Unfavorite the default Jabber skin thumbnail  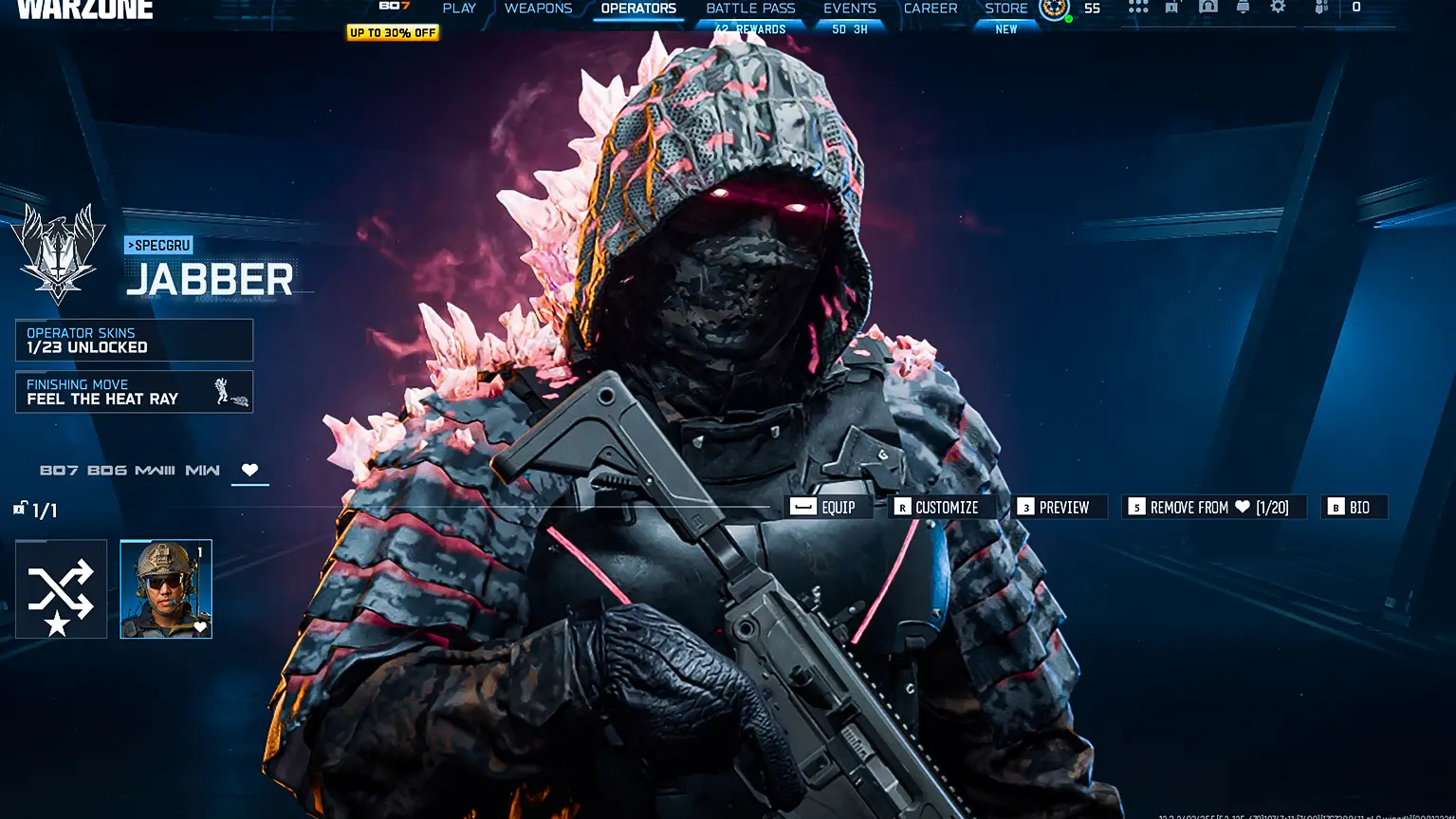point(201,626)
